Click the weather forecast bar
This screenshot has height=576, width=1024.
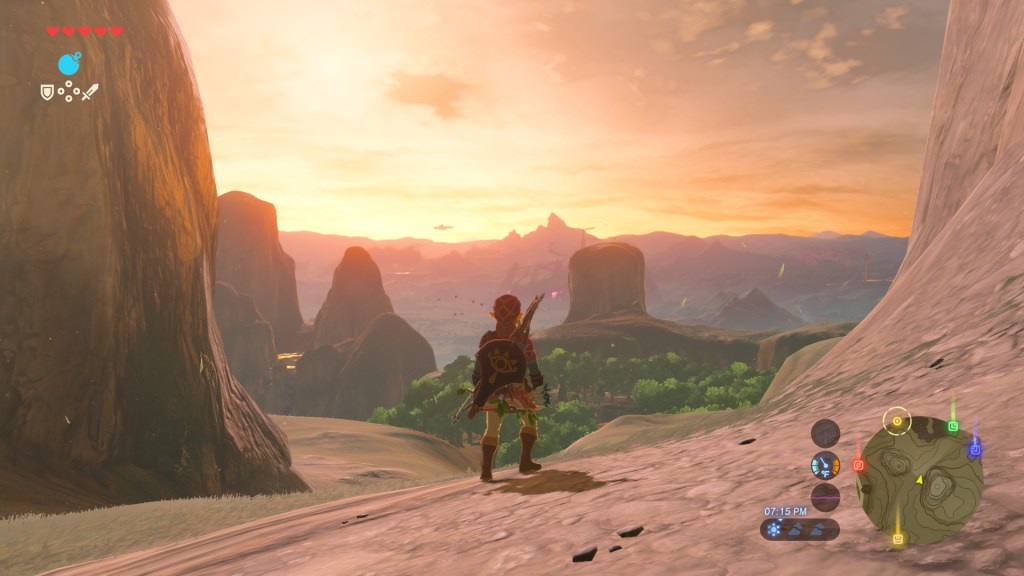(x=800, y=530)
